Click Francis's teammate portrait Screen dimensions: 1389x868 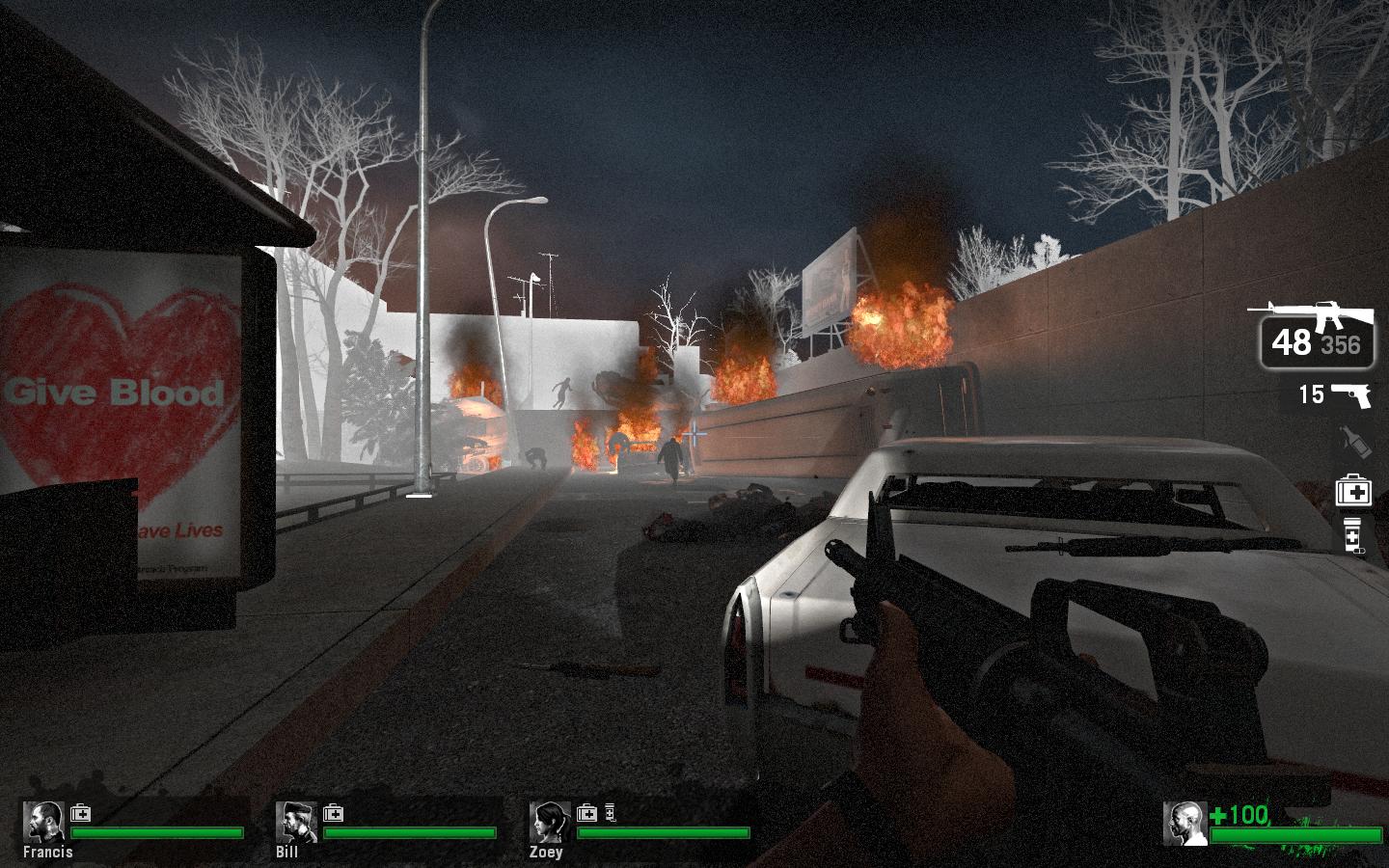43,822
